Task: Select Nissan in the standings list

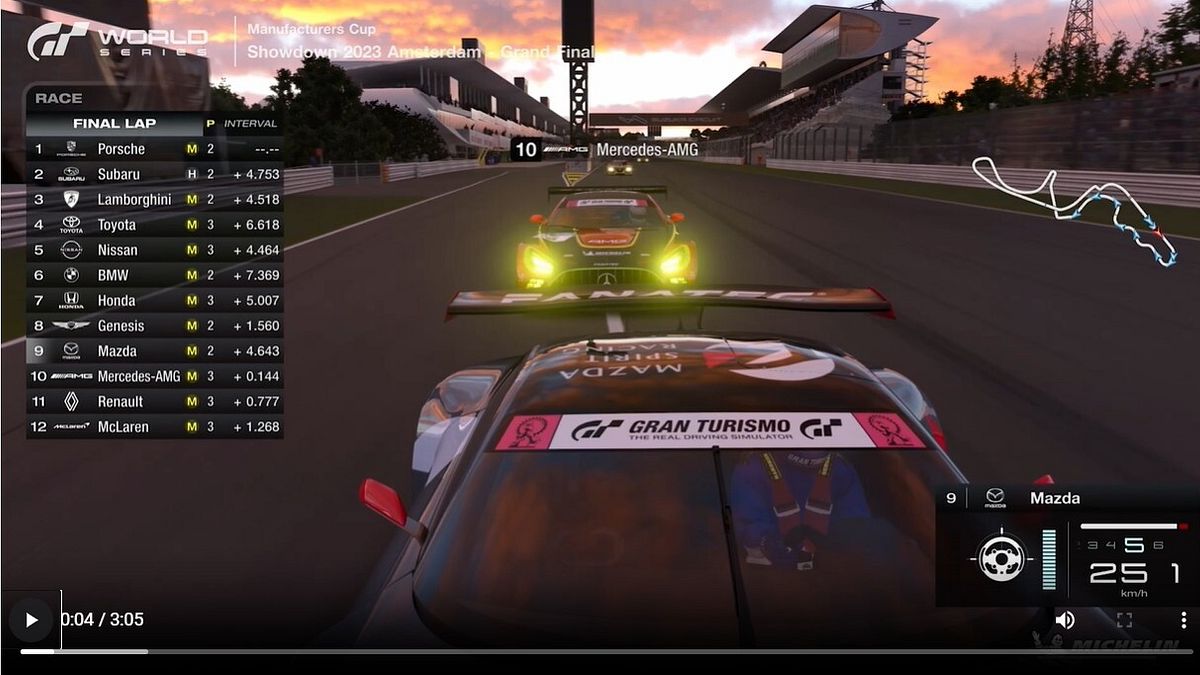Action: coord(155,250)
